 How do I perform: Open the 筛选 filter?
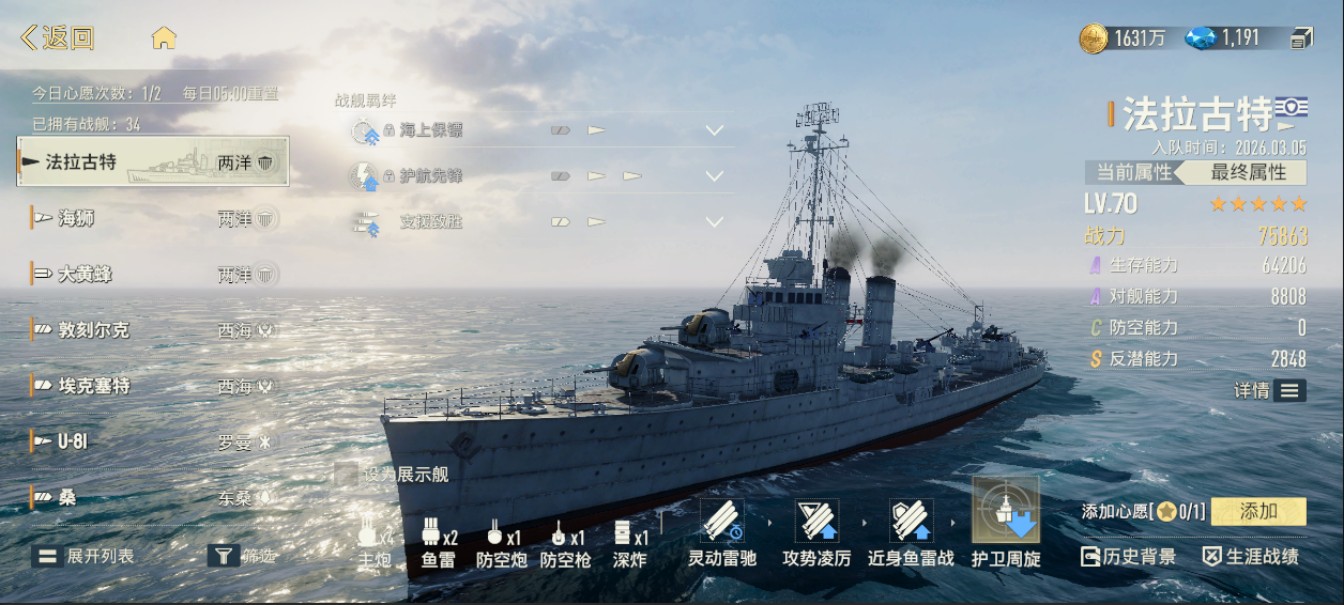pyautogui.click(x=242, y=556)
